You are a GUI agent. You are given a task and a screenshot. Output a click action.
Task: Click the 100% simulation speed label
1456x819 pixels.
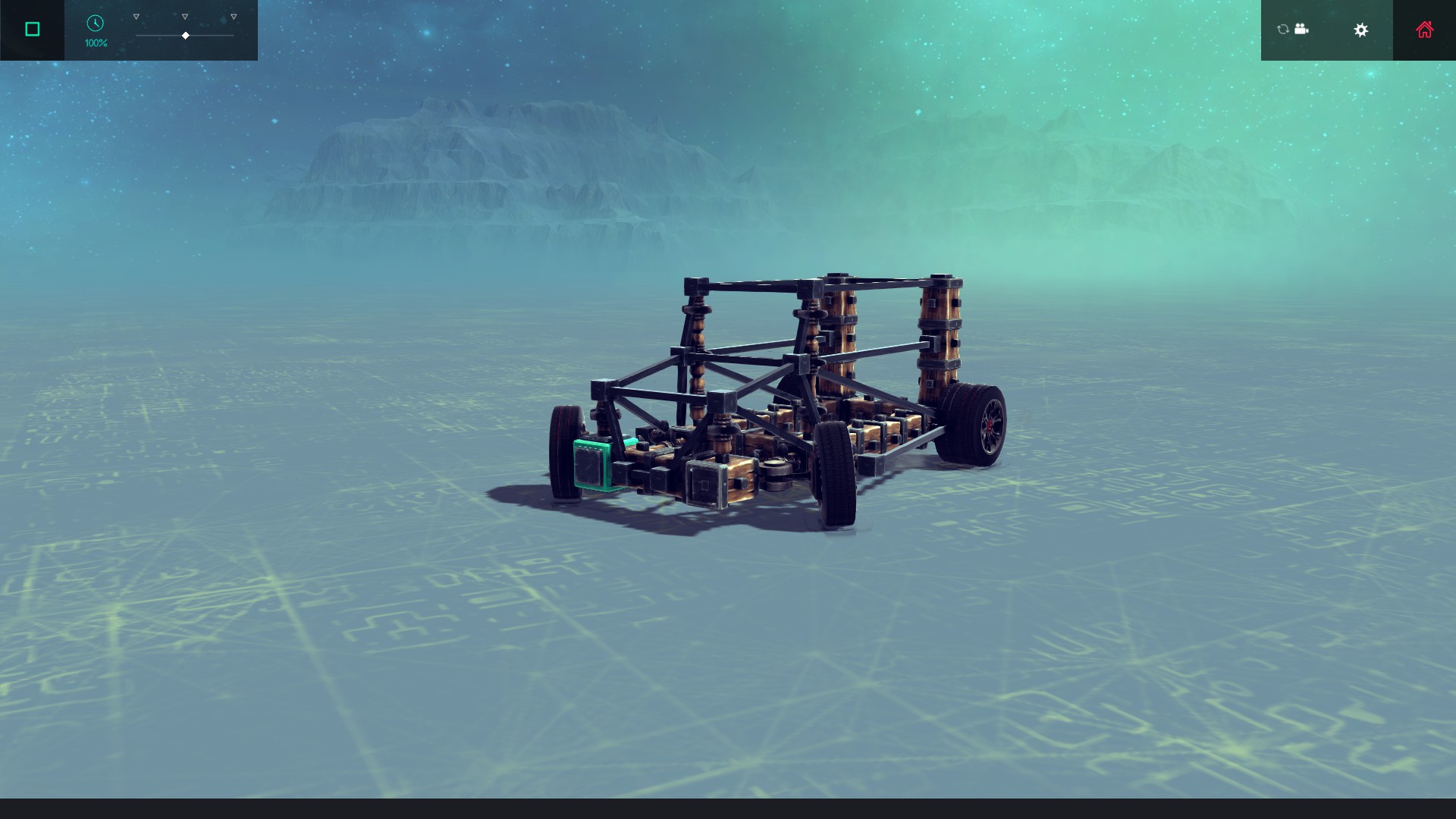coord(95,43)
